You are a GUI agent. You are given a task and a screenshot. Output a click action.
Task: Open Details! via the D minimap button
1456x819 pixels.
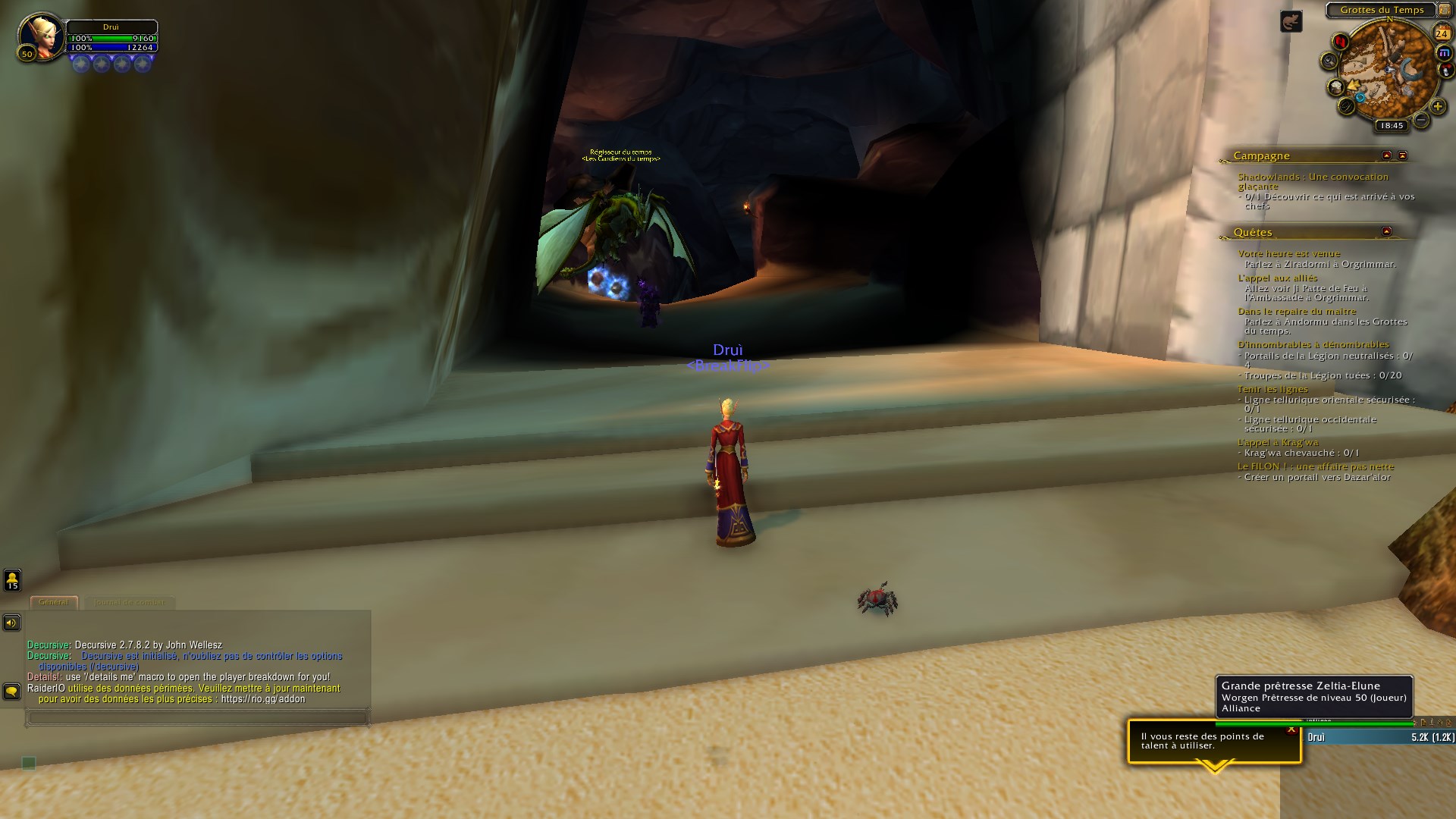point(1345,108)
